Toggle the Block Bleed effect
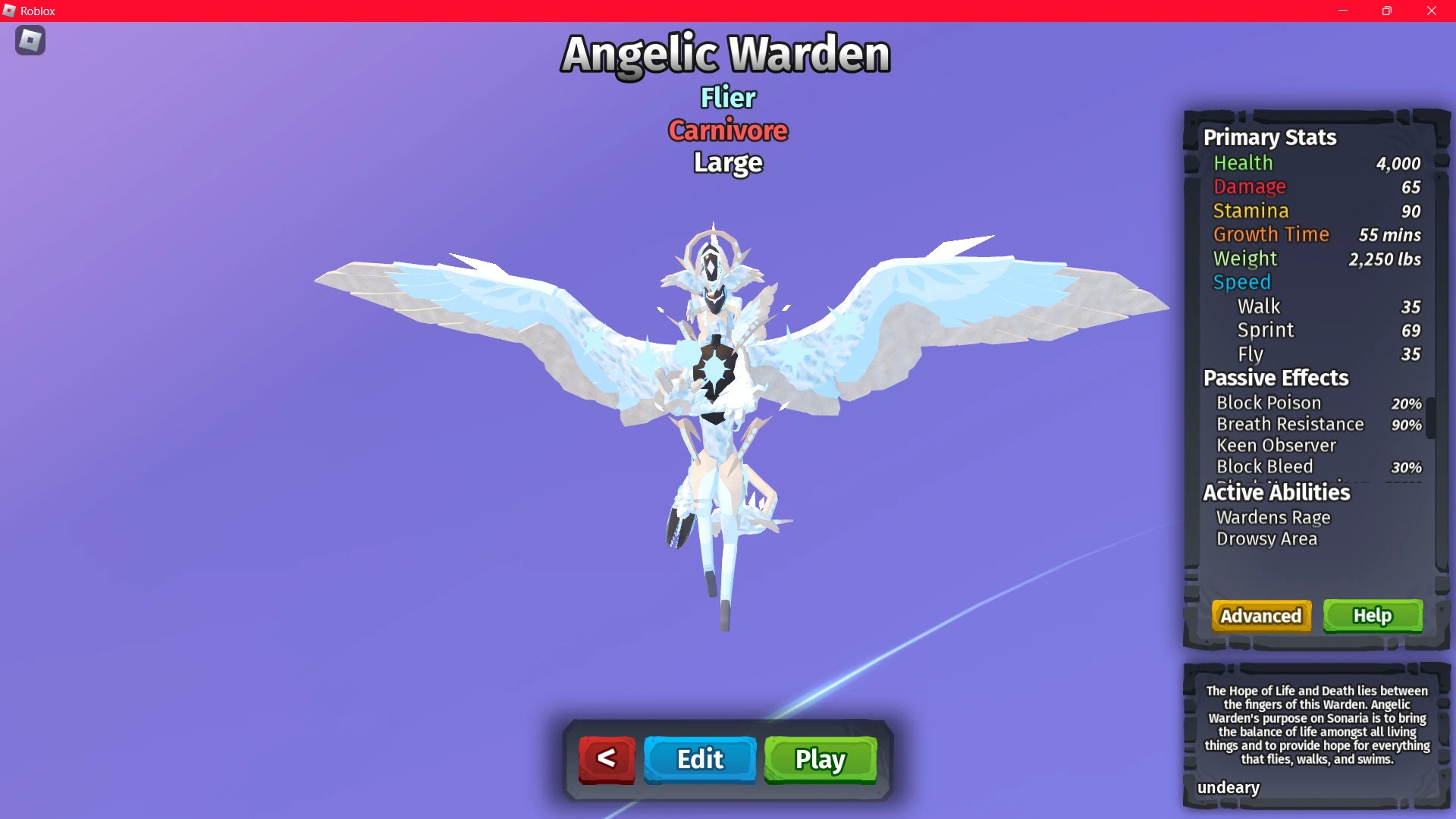This screenshot has height=819, width=1456. pyautogui.click(x=1266, y=466)
